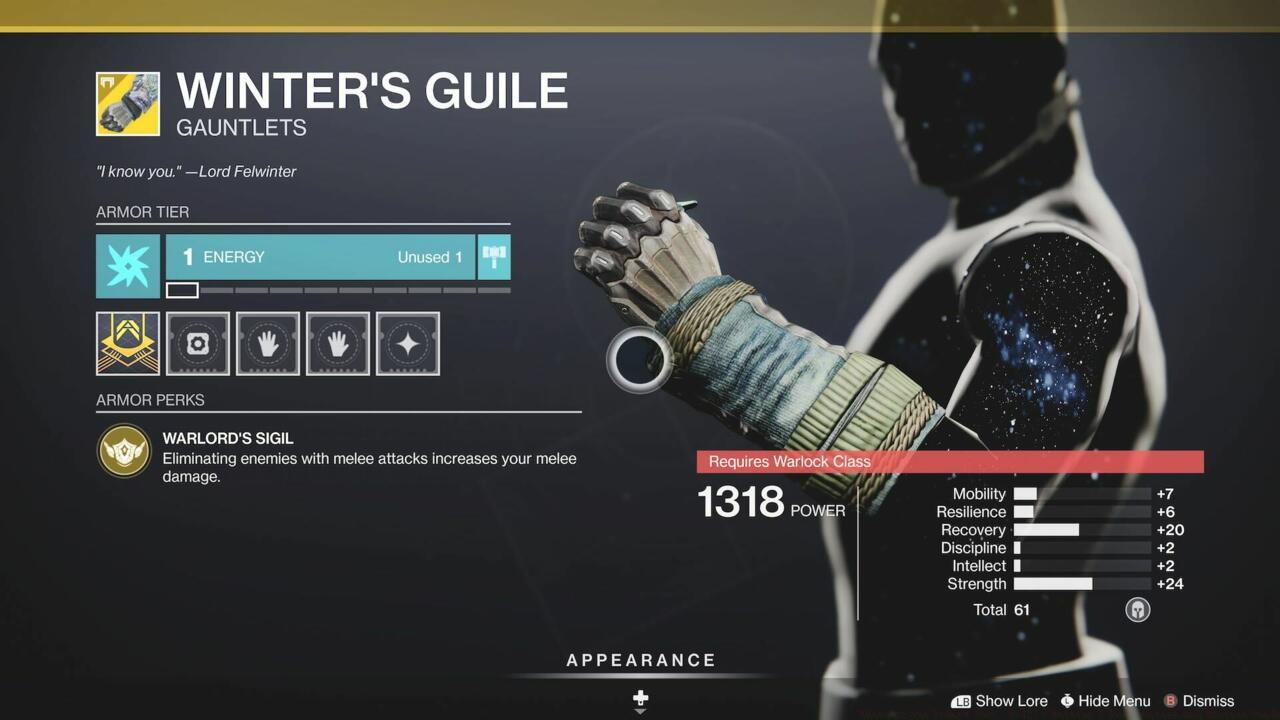Open the empty shader socket icon

[408, 343]
